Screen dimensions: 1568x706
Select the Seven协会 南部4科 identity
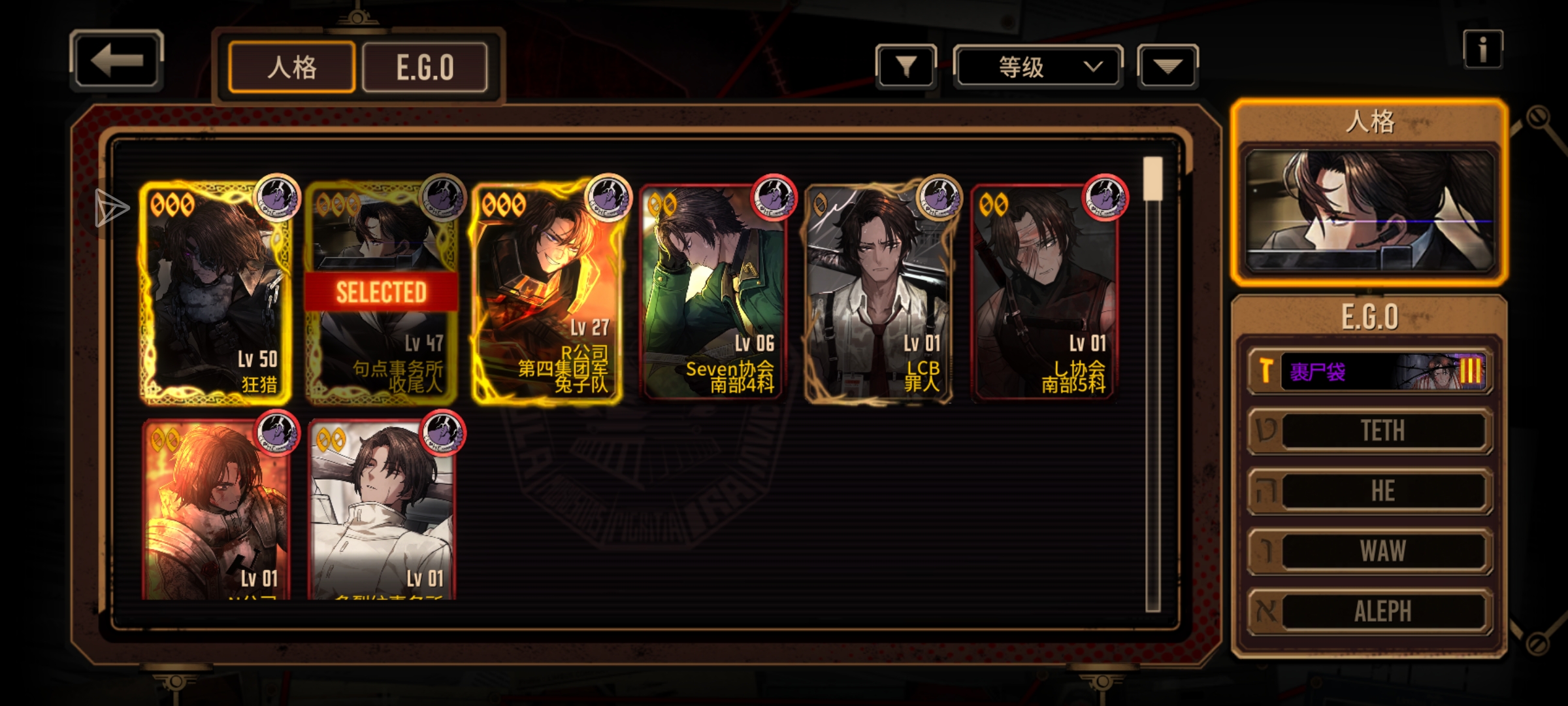click(x=713, y=292)
